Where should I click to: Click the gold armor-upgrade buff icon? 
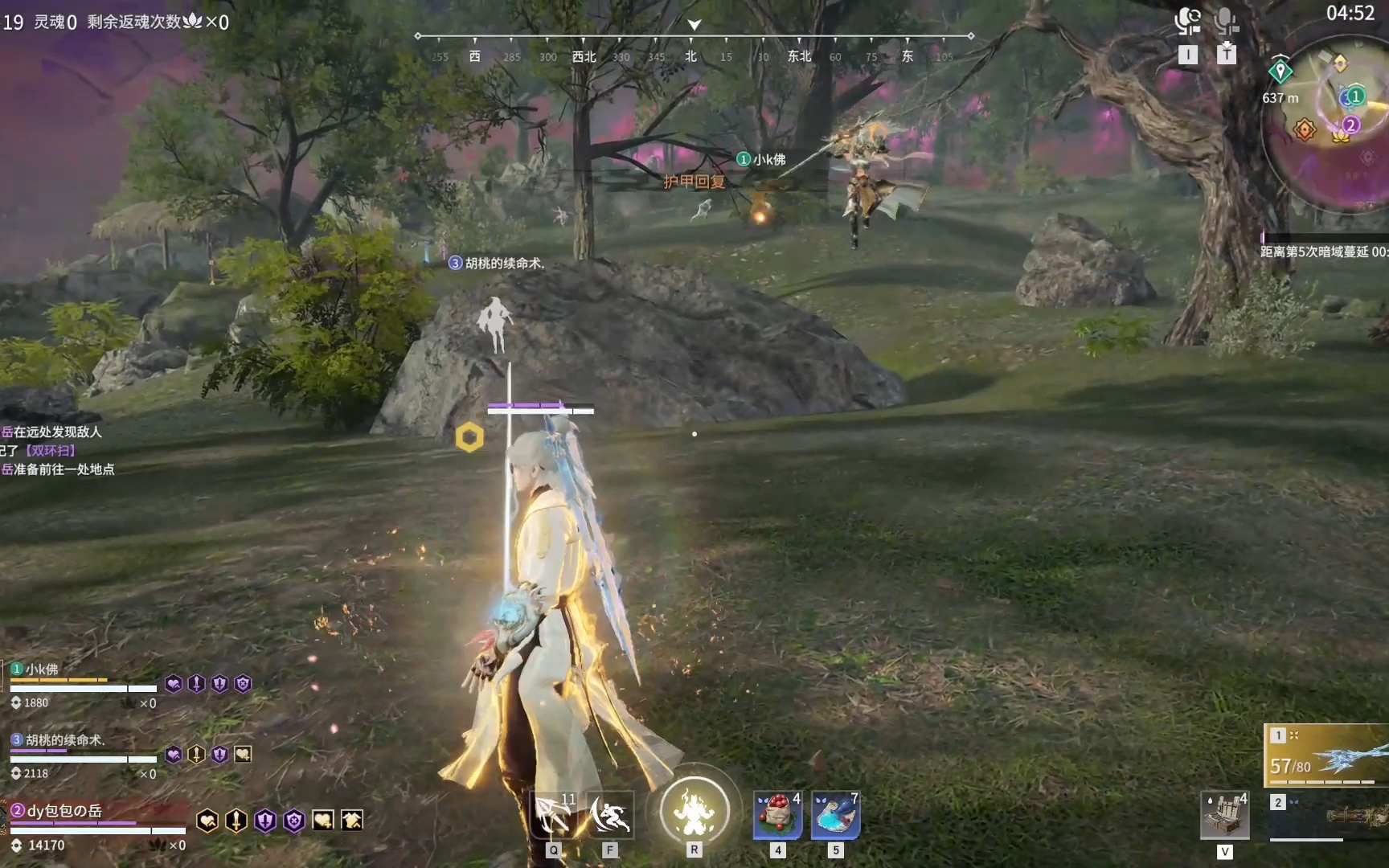(x=352, y=820)
